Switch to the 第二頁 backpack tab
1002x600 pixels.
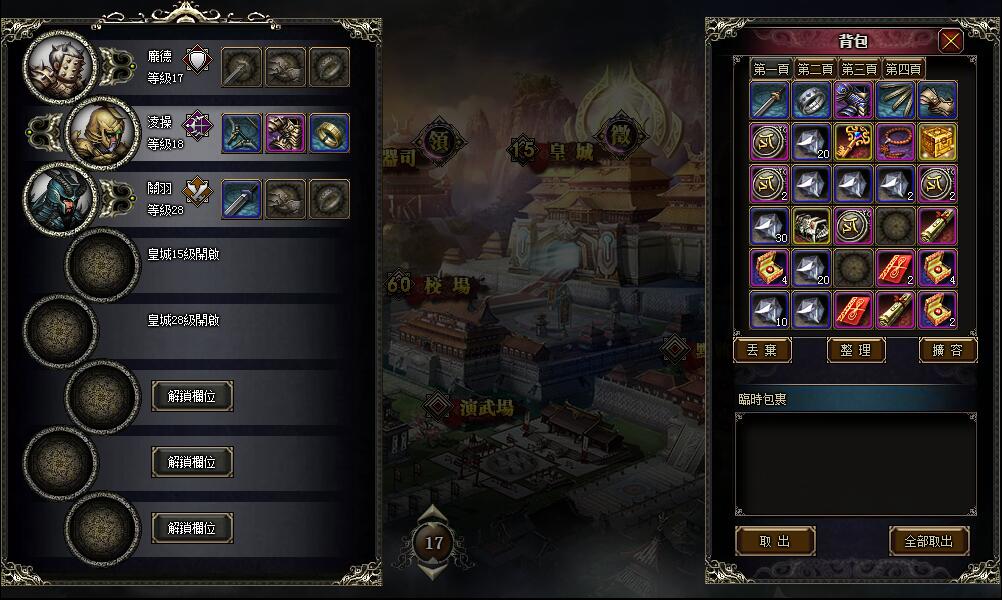[x=816, y=69]
